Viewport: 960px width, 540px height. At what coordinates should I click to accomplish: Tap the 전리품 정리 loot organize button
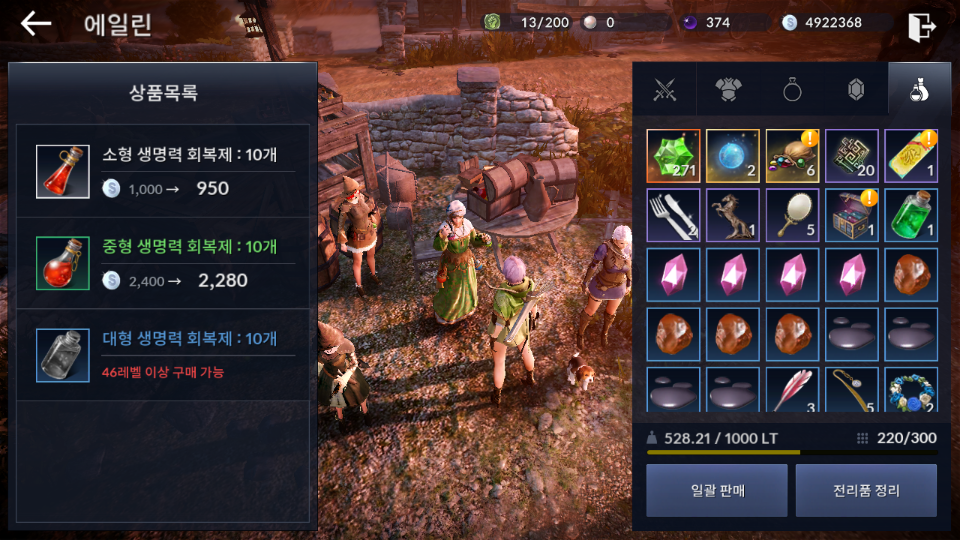pos(866,490)
